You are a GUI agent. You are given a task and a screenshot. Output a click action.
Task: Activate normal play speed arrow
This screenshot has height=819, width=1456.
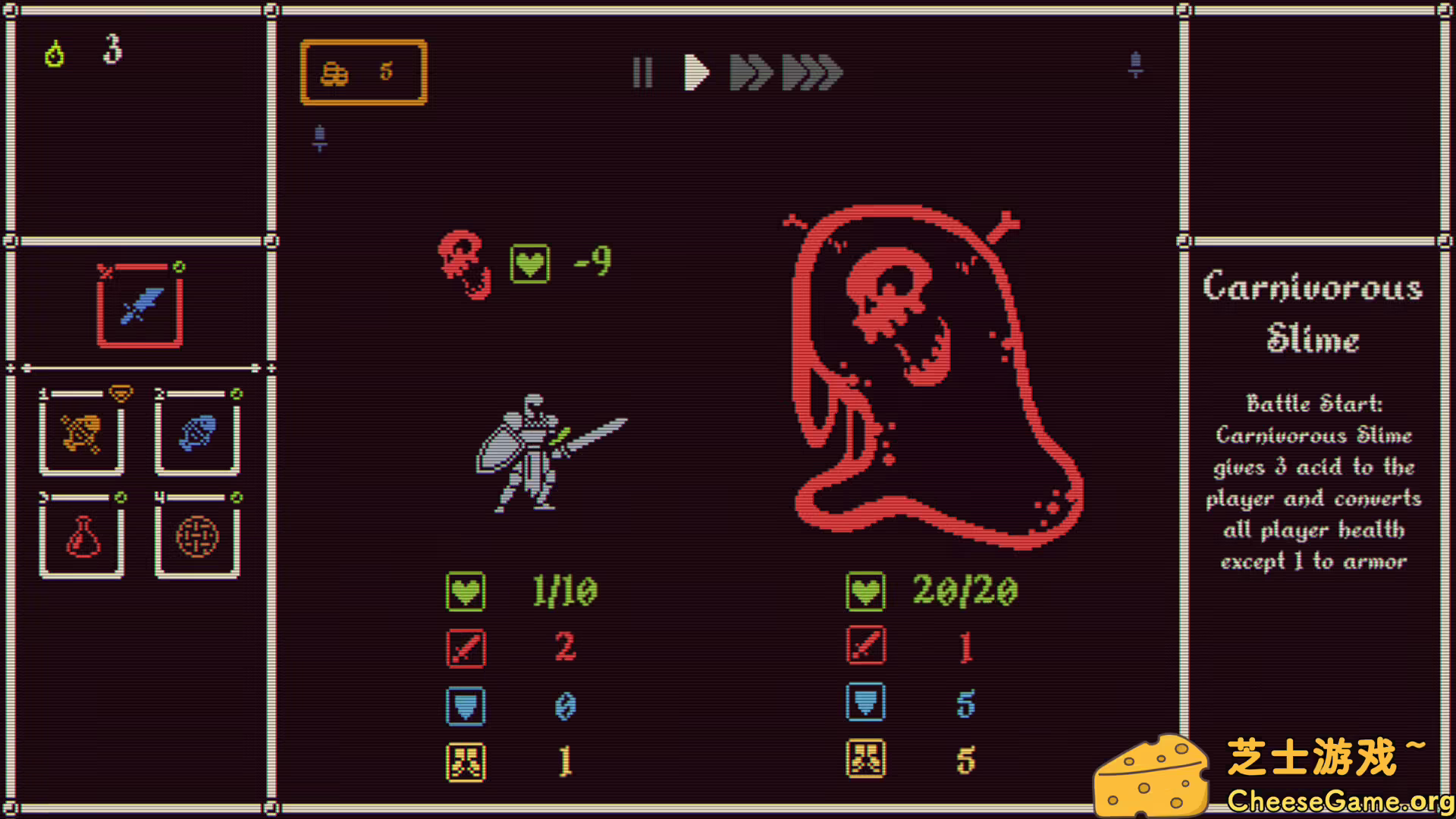(x=696, y=73)
